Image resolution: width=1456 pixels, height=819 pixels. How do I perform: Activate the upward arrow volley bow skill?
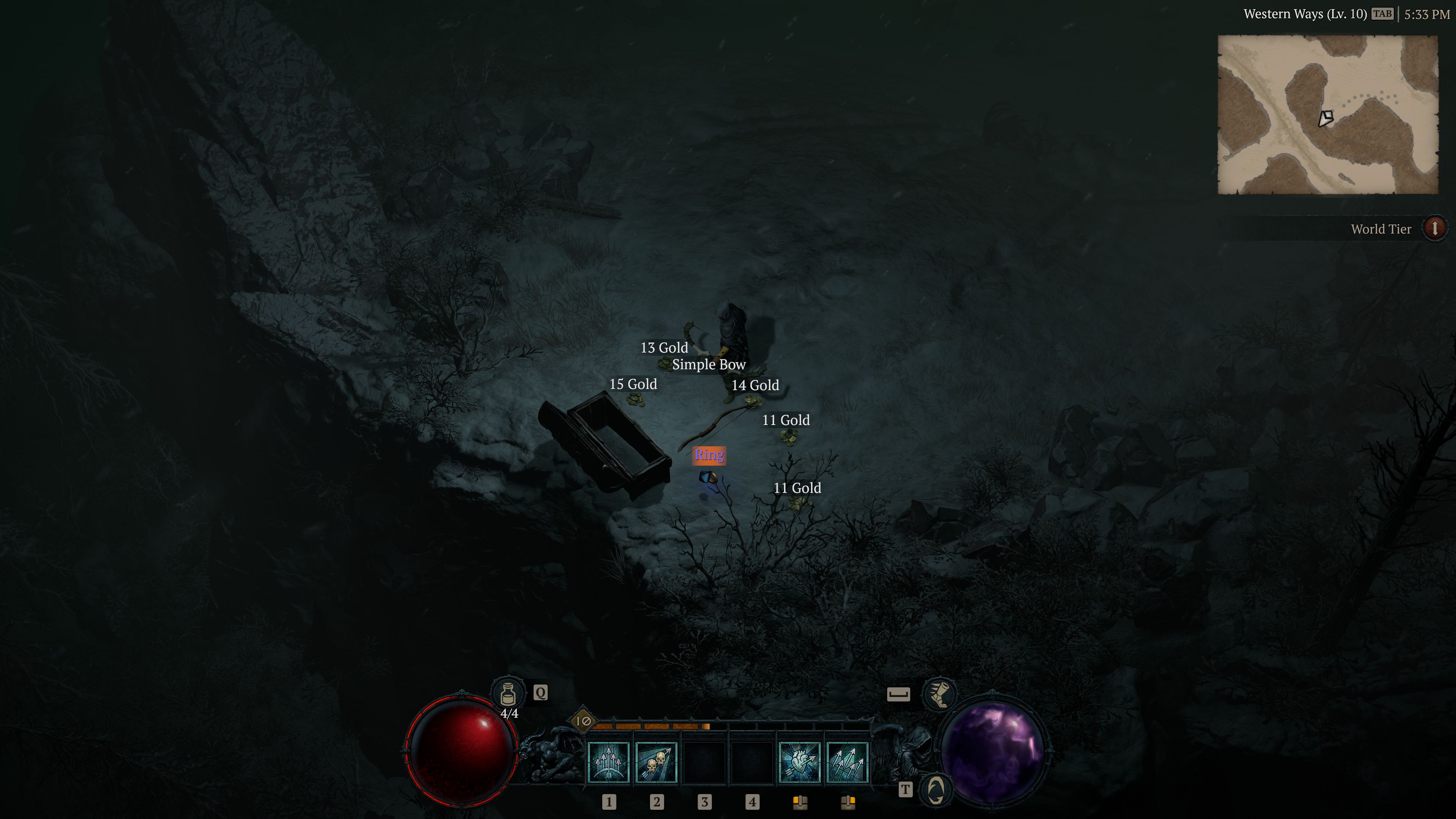[608, 762]
